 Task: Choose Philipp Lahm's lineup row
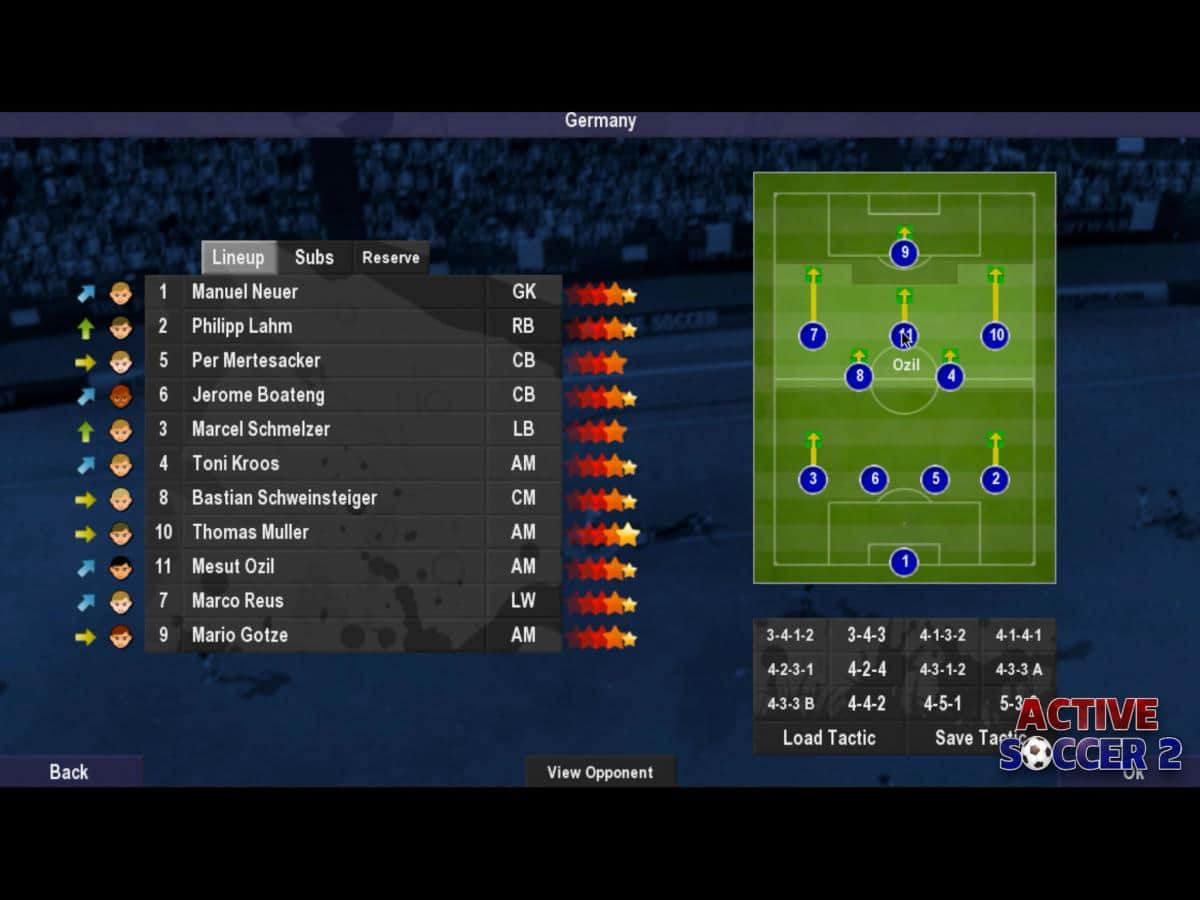[x=241, y=326]
